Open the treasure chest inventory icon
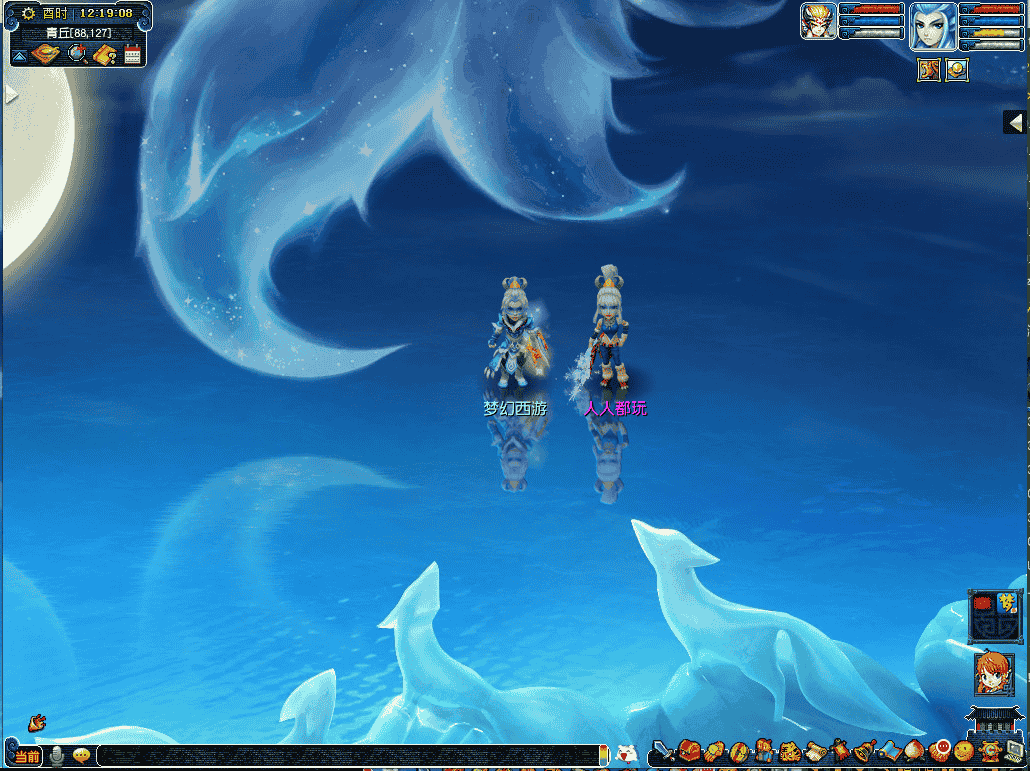This screenshot has height=771, width=1030. tap(689, 750)
